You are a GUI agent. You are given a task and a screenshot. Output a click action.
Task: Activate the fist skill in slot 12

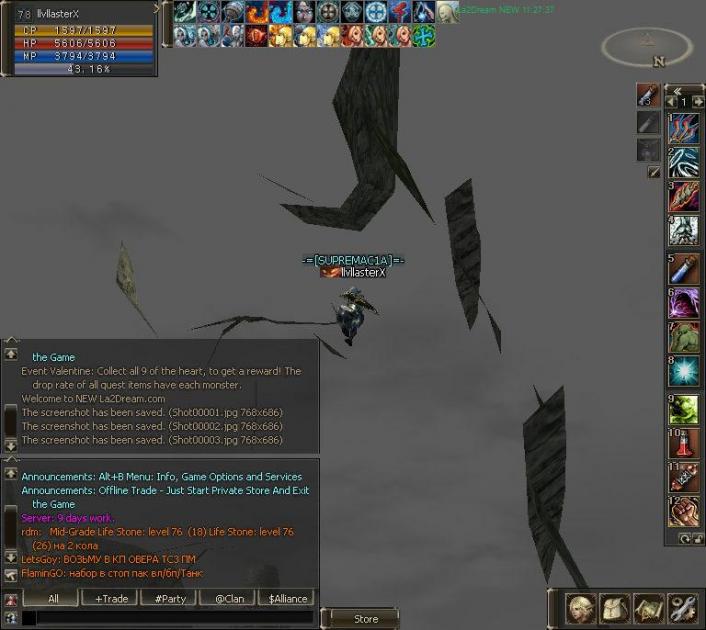point(683,511)
